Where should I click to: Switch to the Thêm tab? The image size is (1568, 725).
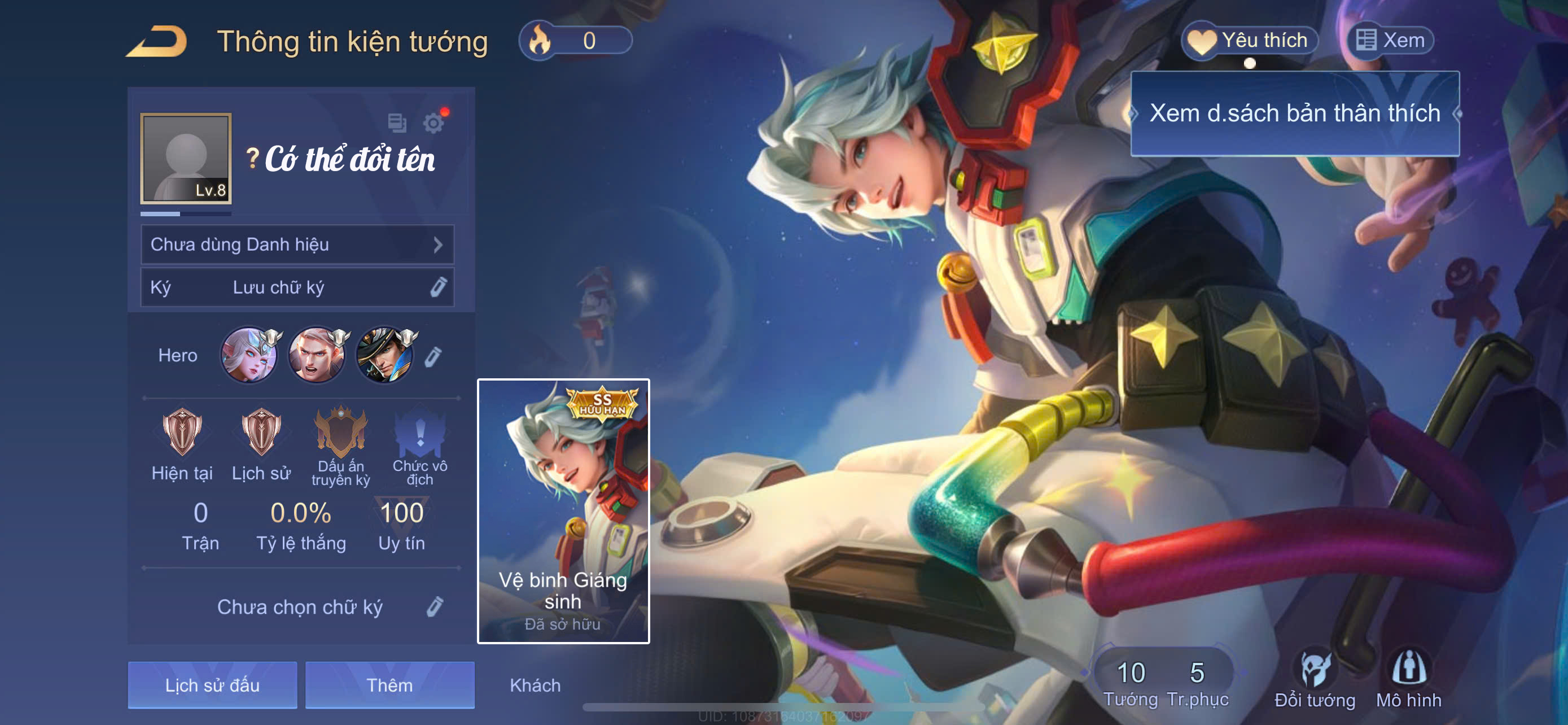click(x=389, y=685)
